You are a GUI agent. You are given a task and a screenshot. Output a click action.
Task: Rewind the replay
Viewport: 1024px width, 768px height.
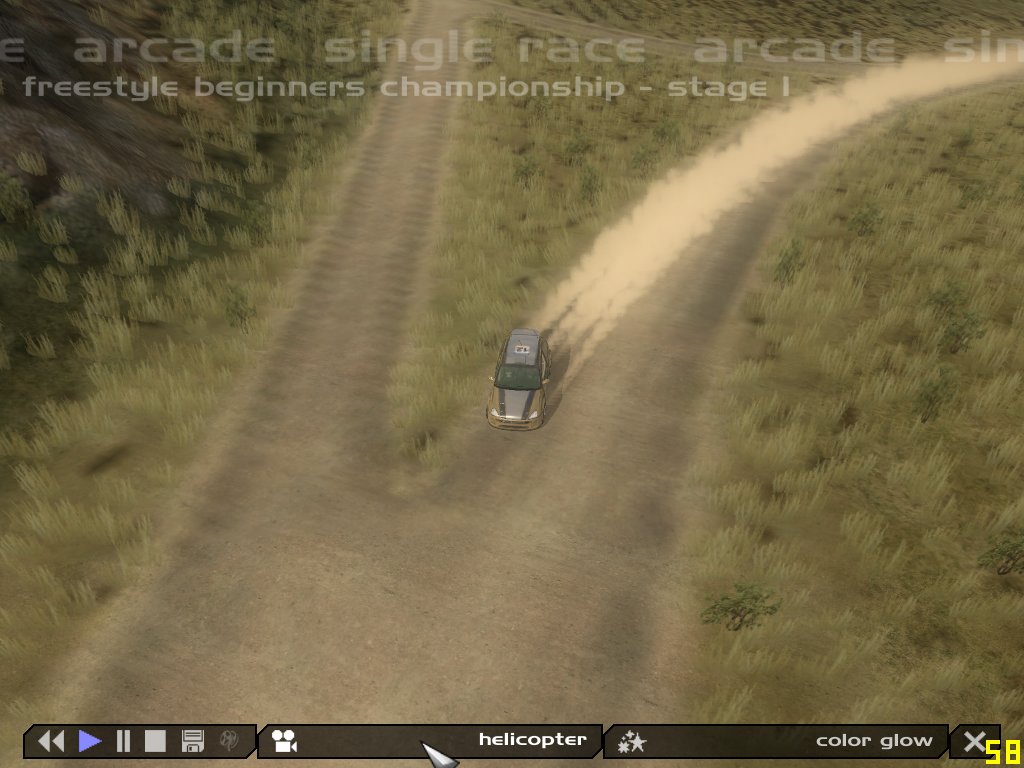(50, 741)
